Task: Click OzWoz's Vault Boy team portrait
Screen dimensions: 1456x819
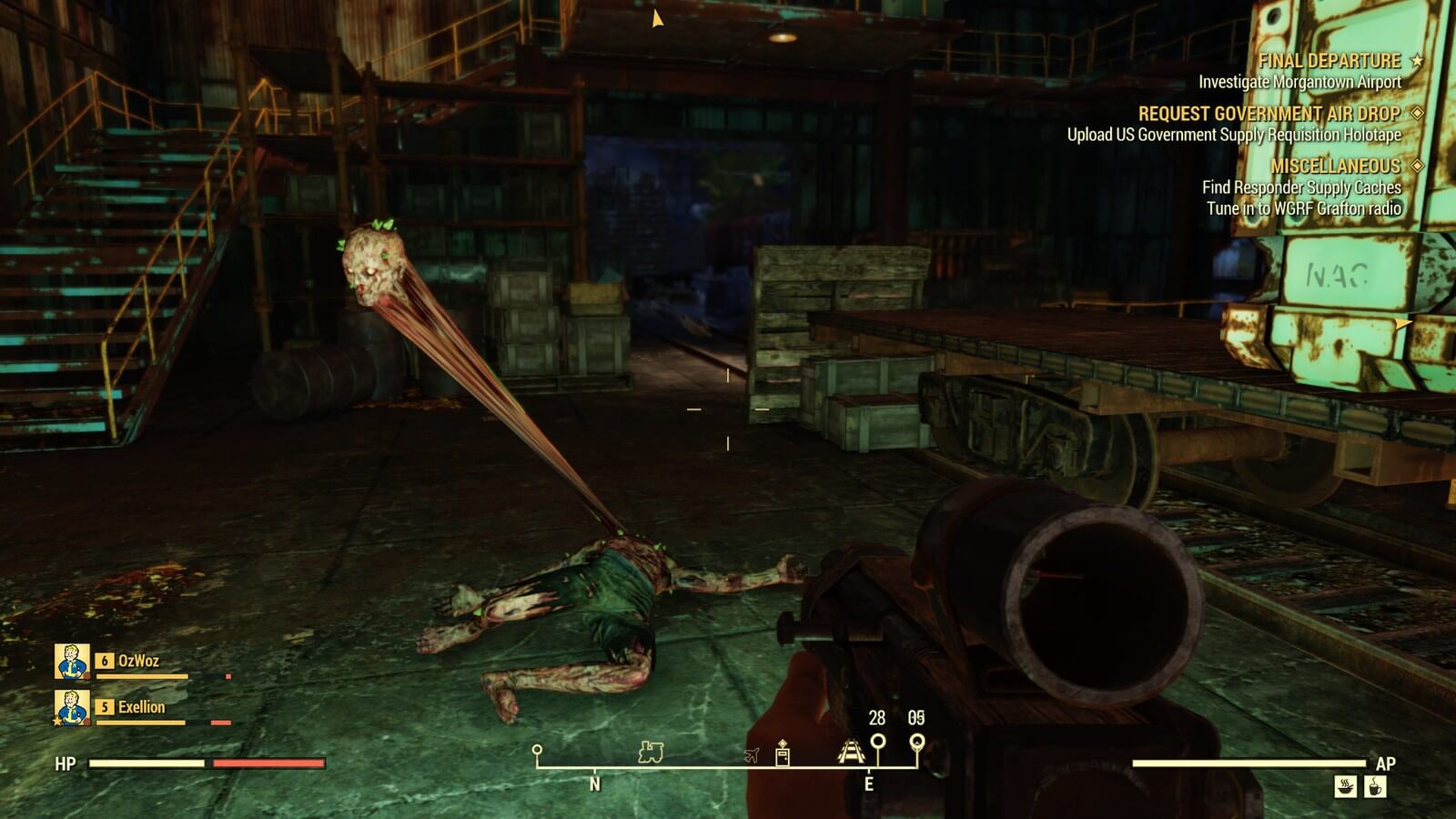Action: tap(72, 662)
